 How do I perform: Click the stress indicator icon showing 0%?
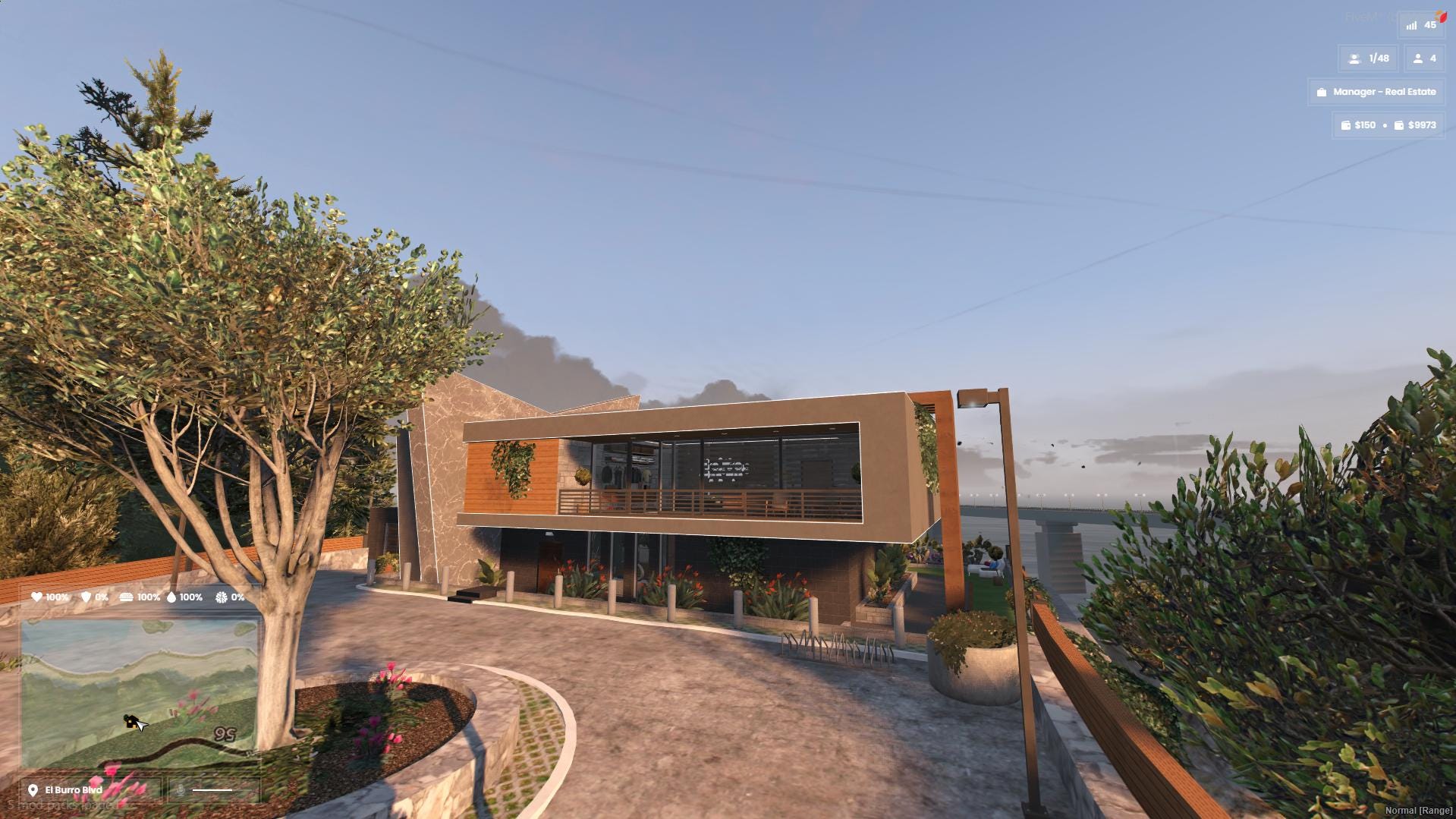(220, 597)
